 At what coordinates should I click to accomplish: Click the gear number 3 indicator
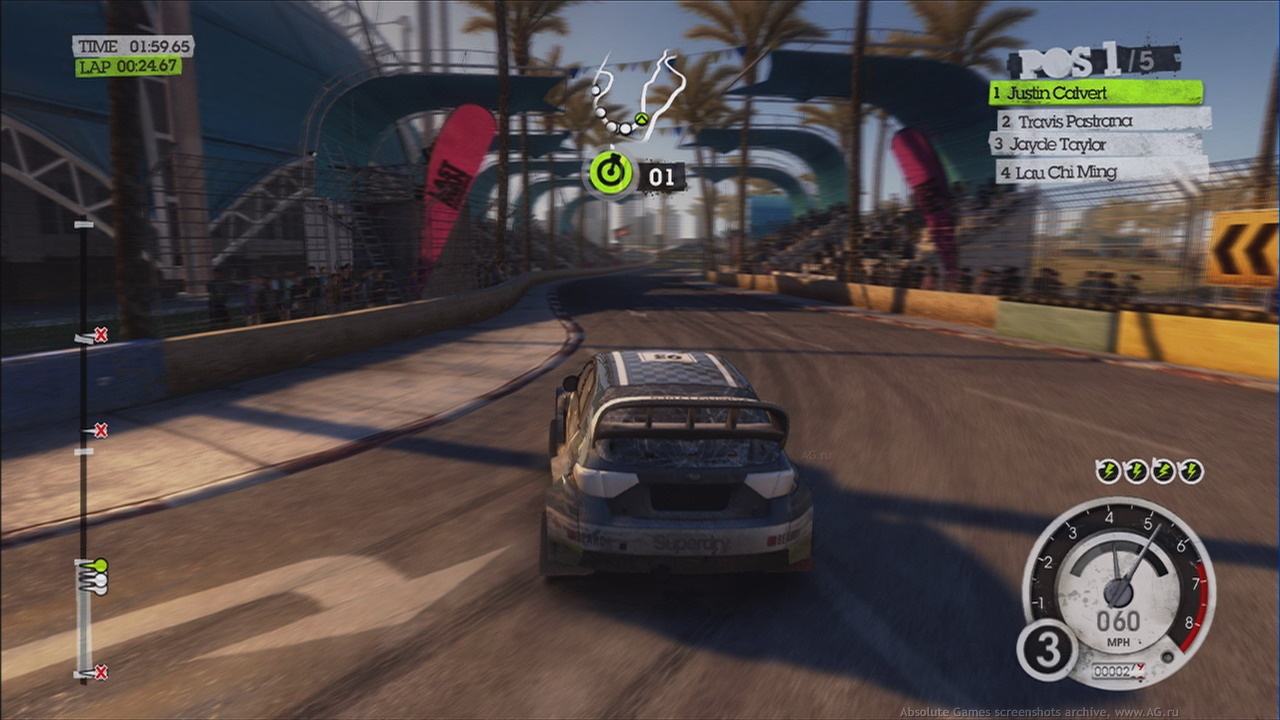click(x=1046, y=649)
